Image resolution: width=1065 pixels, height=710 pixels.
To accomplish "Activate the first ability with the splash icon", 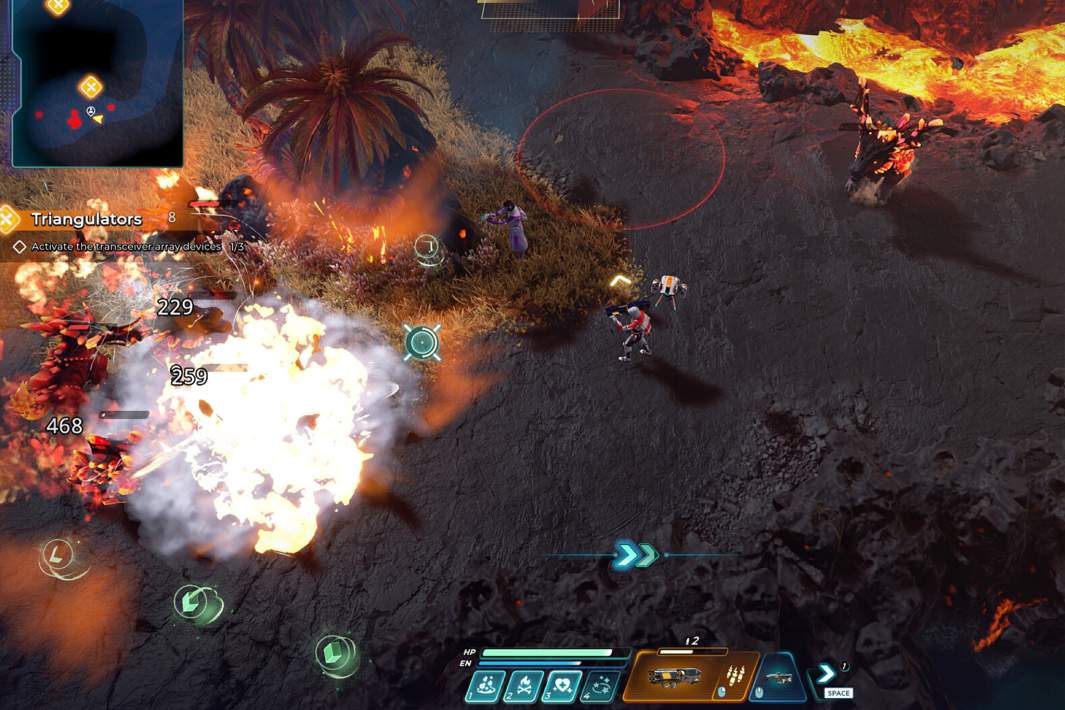I will (x=485, y=686).
